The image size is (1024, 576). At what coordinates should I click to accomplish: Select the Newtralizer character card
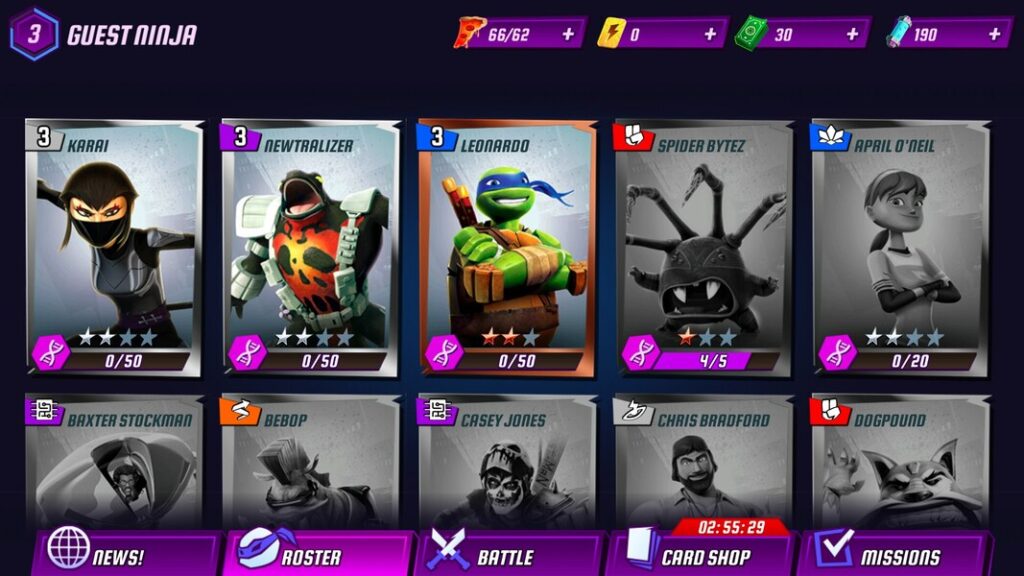pos(309,245)
